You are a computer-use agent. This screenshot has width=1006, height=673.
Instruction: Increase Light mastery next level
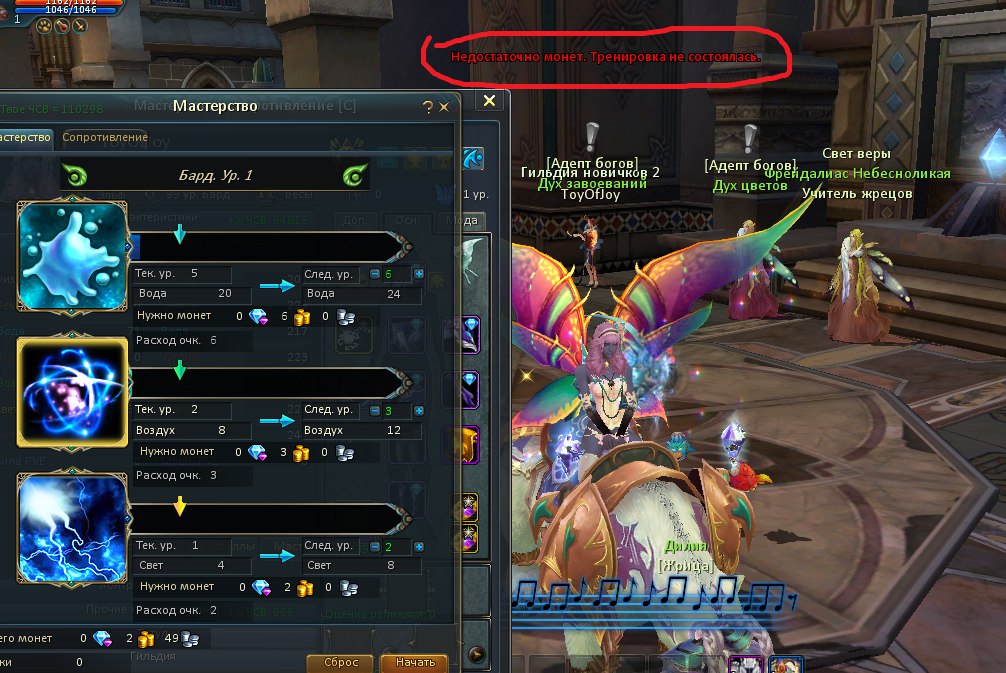coord(419,546)
